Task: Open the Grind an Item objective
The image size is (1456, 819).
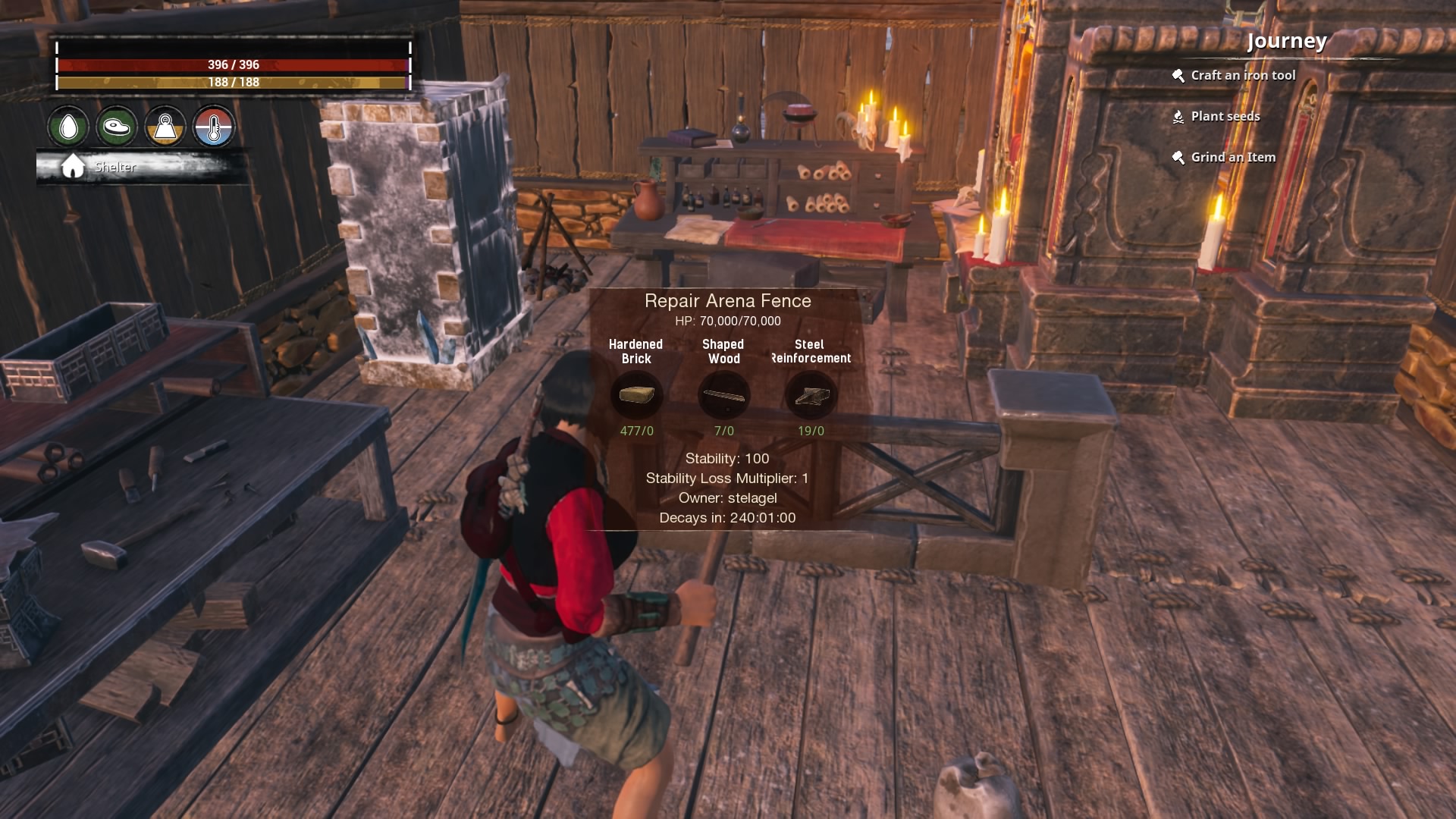Action: tap(1232, 157)
